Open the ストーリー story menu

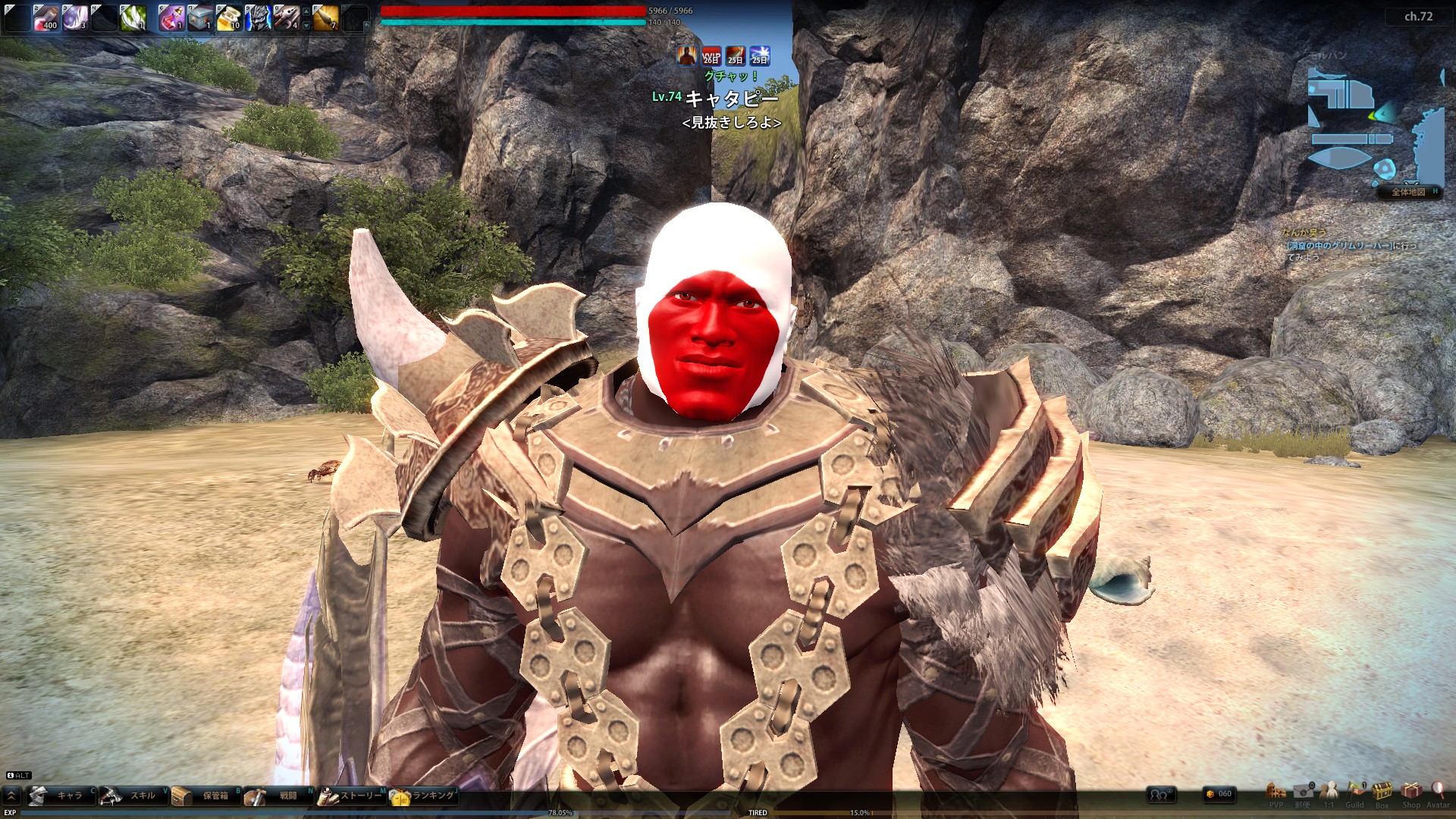[351, 795]
